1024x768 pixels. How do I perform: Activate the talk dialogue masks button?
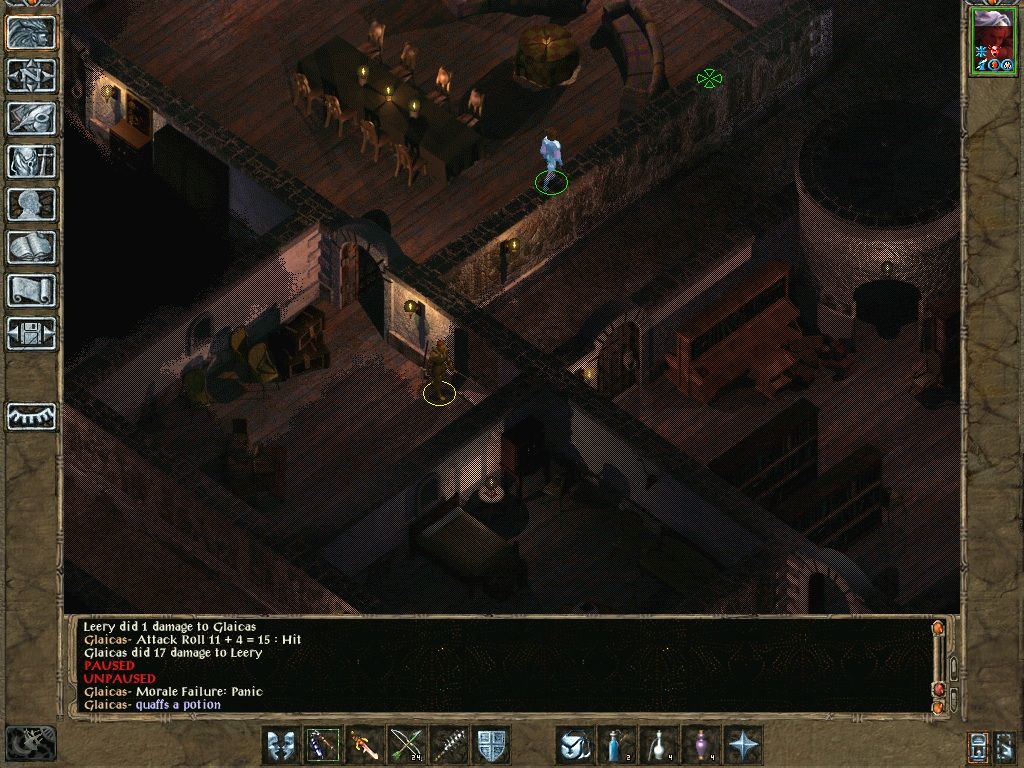click(x=281, y=745)
